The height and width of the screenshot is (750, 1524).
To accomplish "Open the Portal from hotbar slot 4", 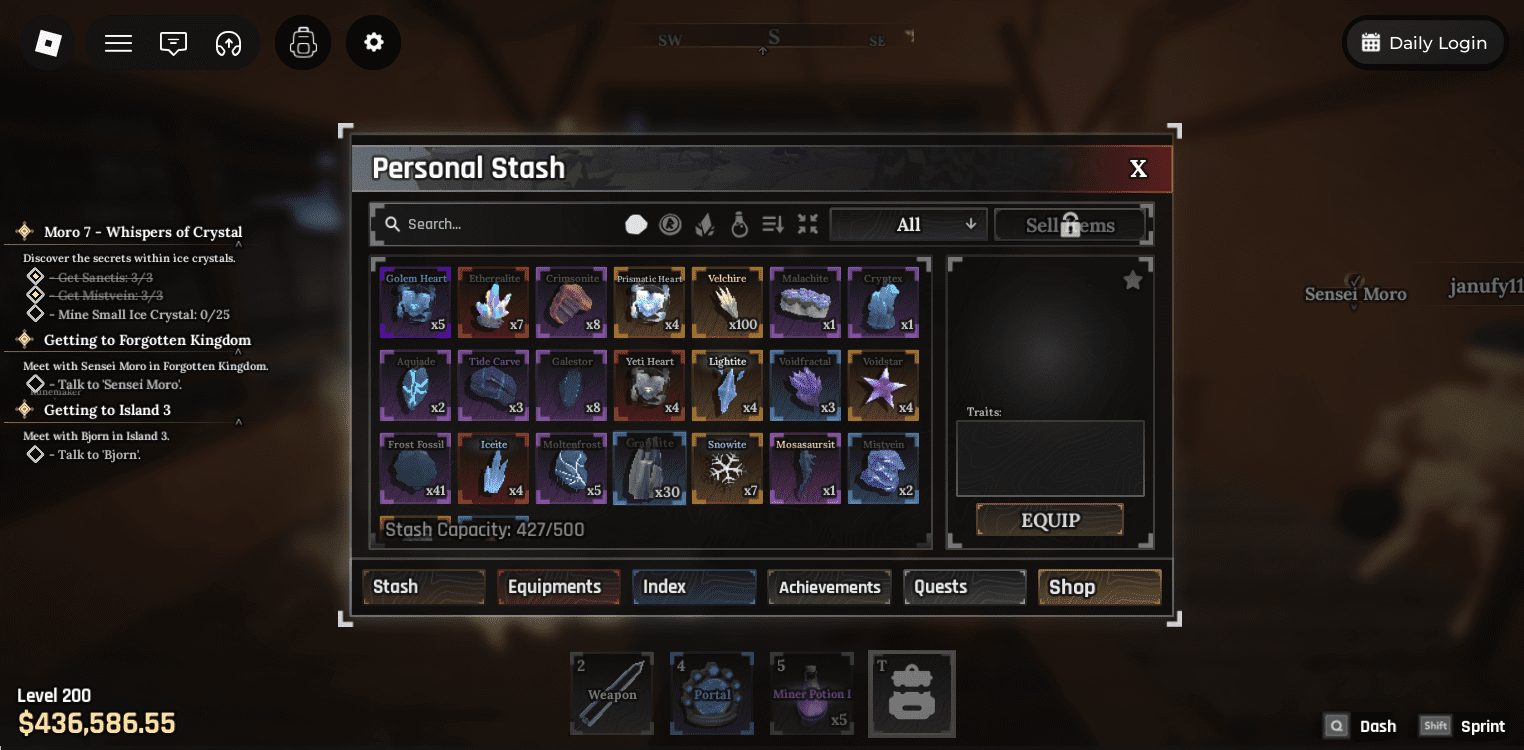I will pos(711,693).
